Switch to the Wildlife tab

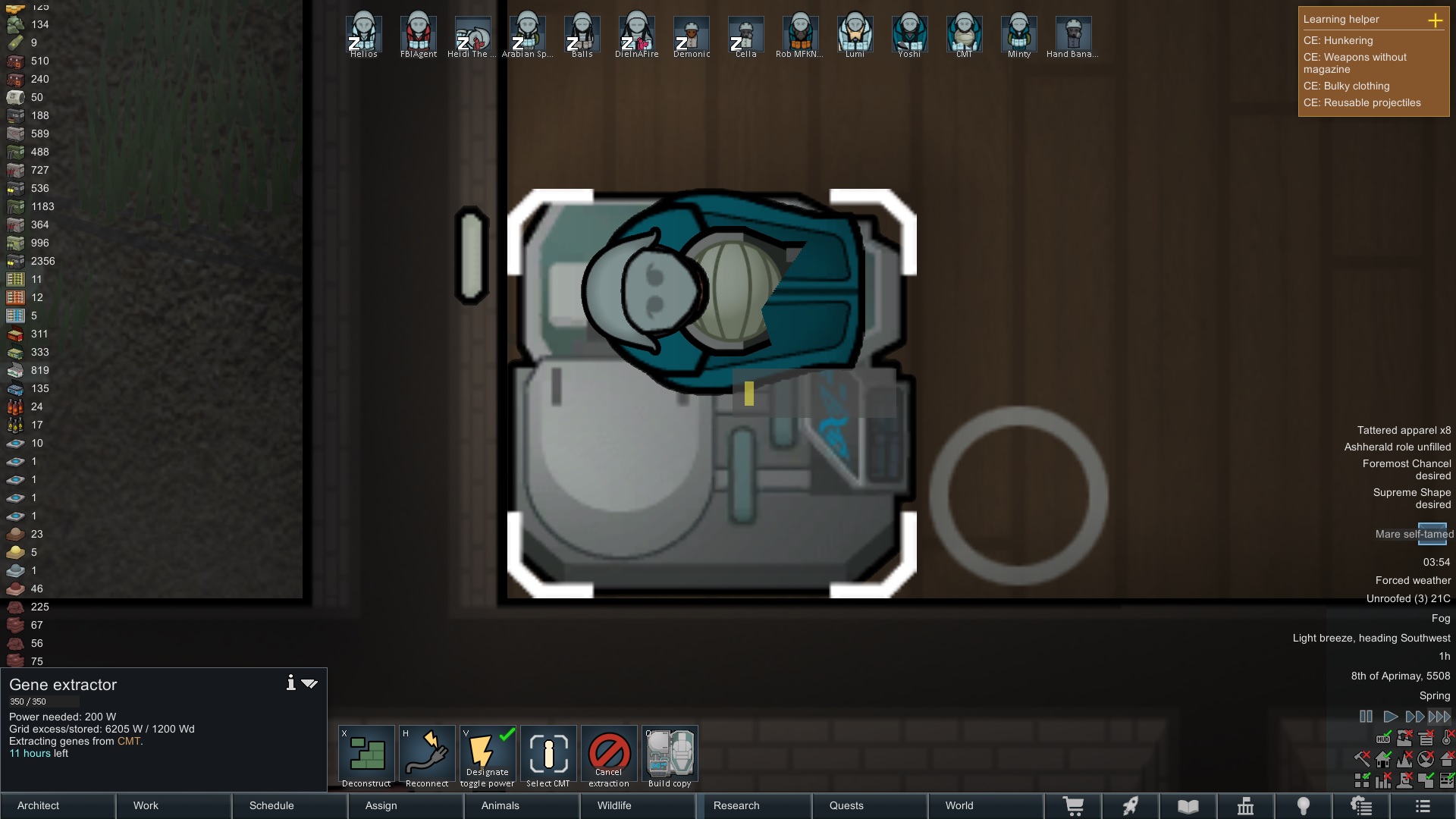pos(616,805)
